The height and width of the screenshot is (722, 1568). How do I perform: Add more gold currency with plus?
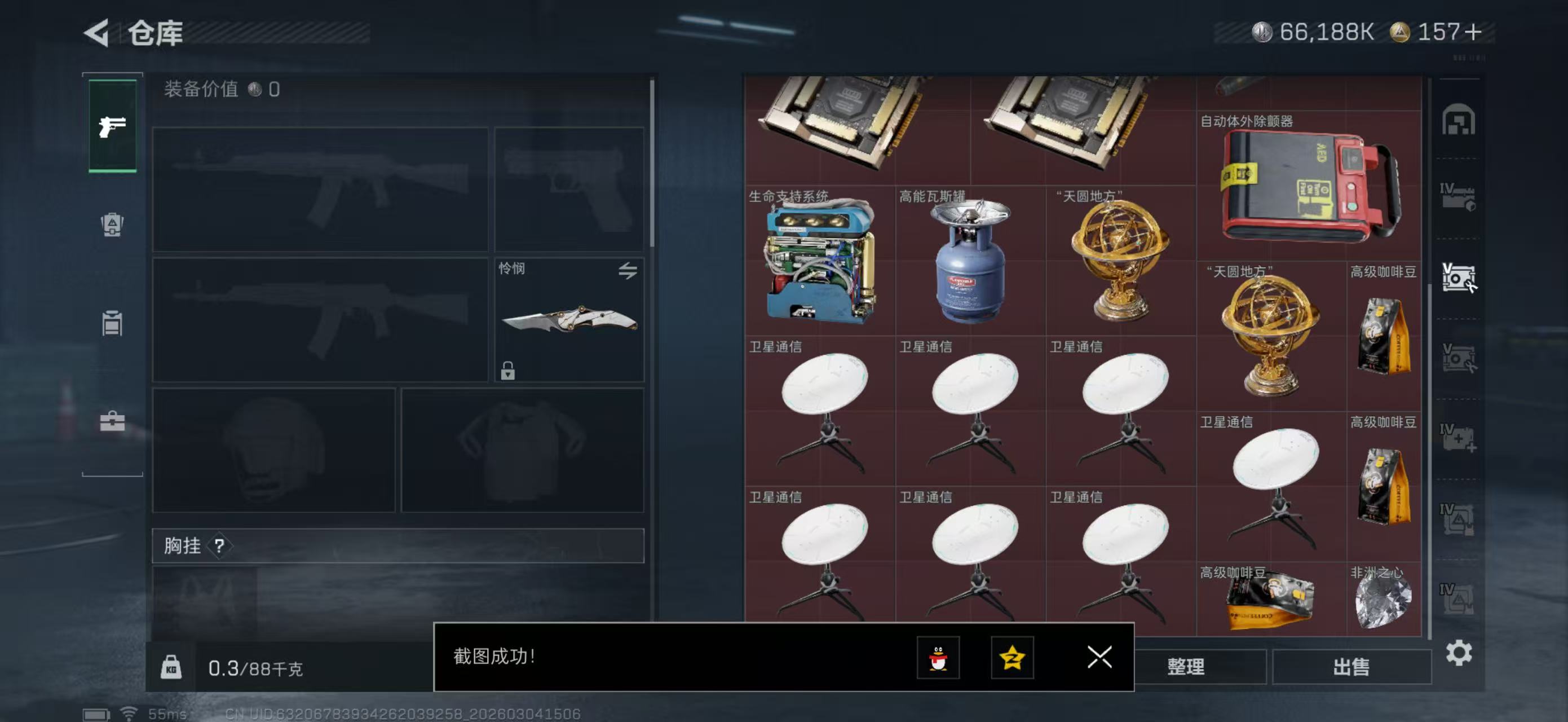[1474, 32]
